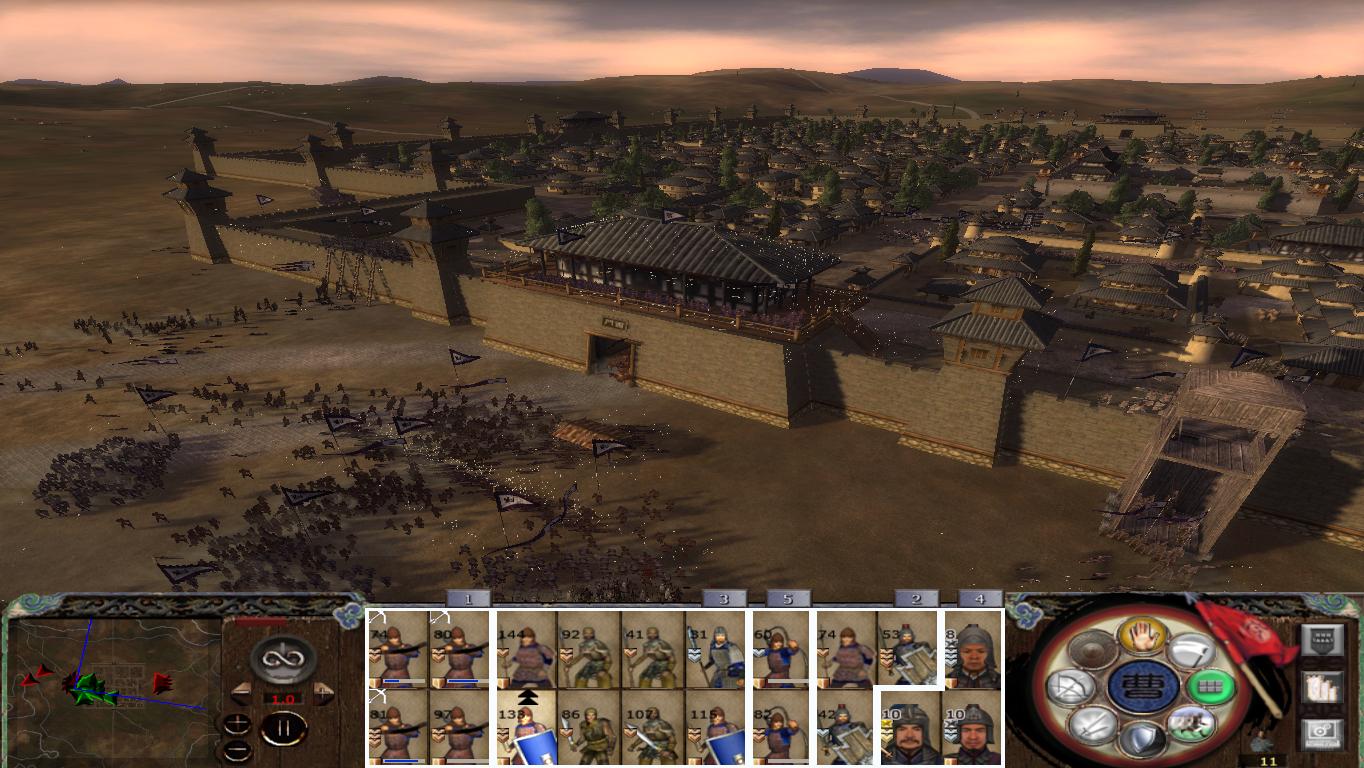
Task: Zoom out the minimap with the minus button
Action: (x=238, y=749)
